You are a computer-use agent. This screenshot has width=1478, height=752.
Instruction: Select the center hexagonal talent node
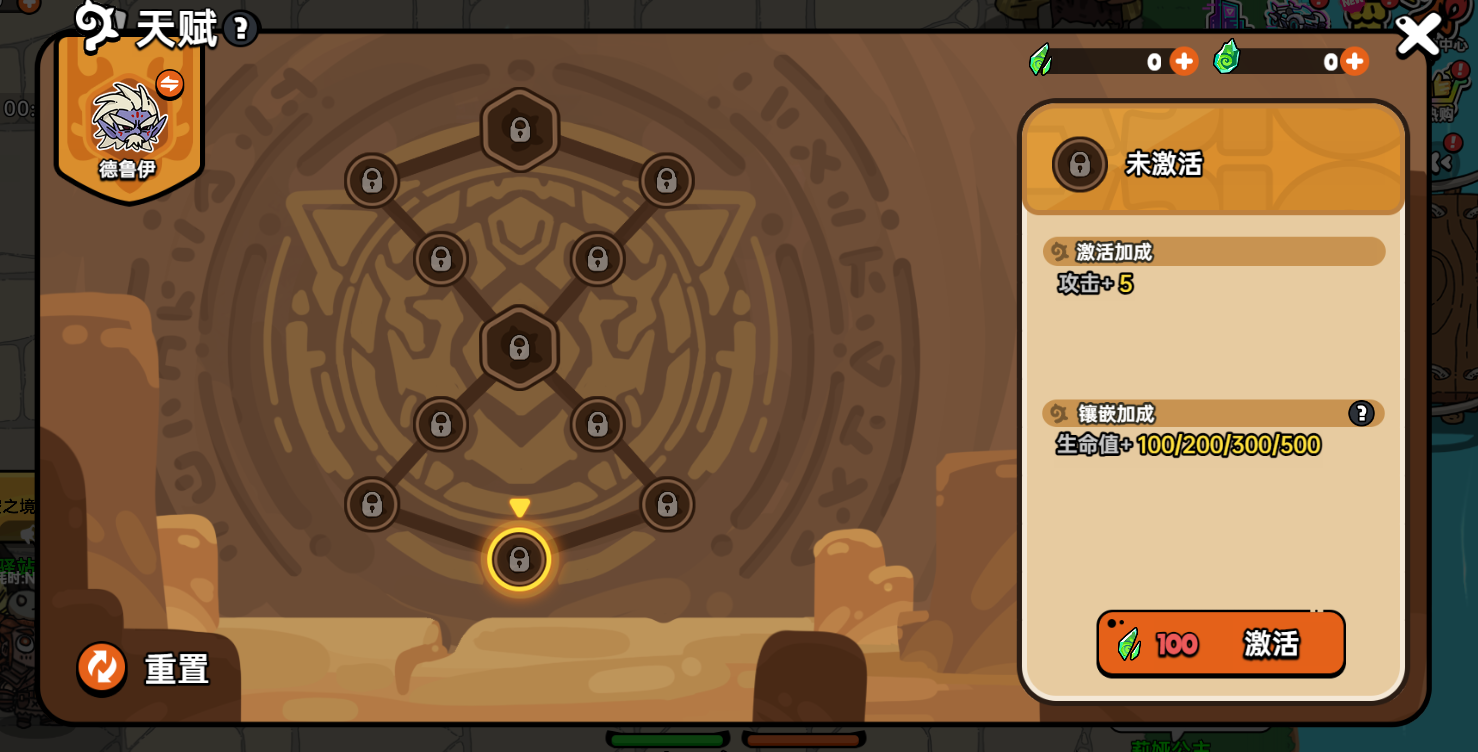coord(519,347)
